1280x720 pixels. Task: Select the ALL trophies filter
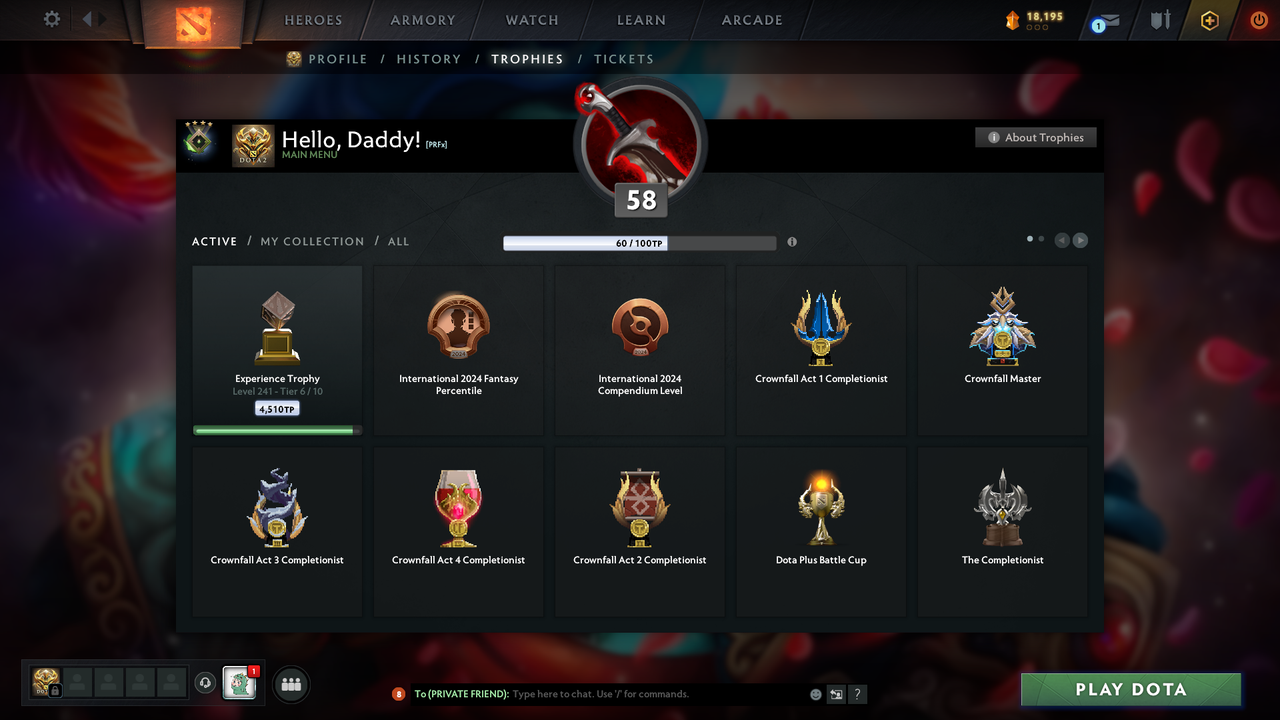pos(398,241)
